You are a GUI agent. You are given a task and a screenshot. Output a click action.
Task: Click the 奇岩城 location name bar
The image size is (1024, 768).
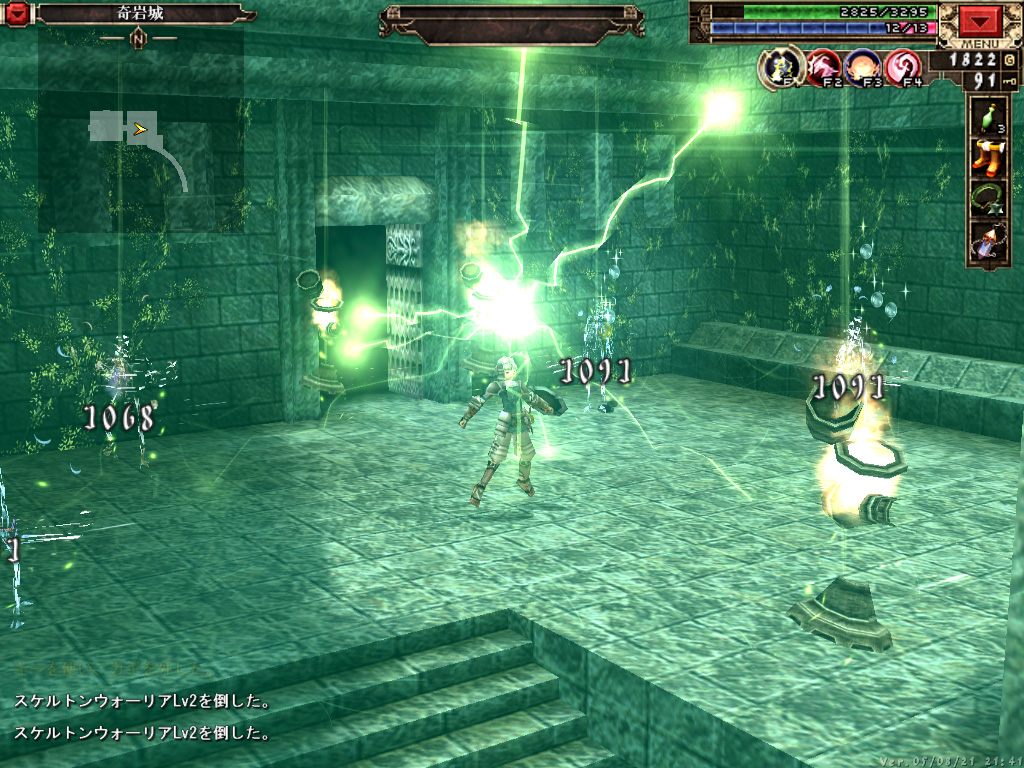(x=138, y=14)
